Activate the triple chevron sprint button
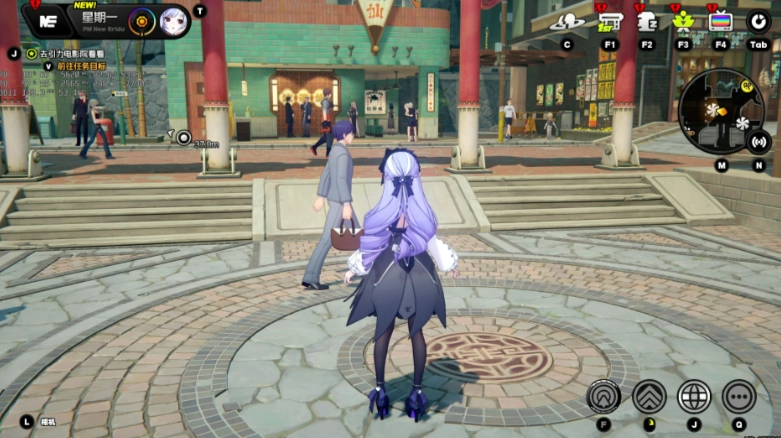781x438 pixels. pos(649,396)
